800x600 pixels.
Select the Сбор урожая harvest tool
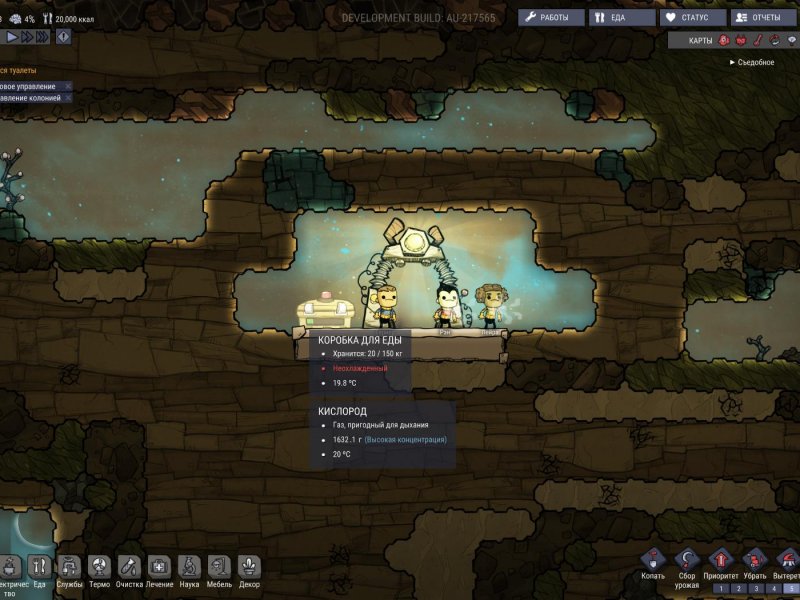pos(686,561)
